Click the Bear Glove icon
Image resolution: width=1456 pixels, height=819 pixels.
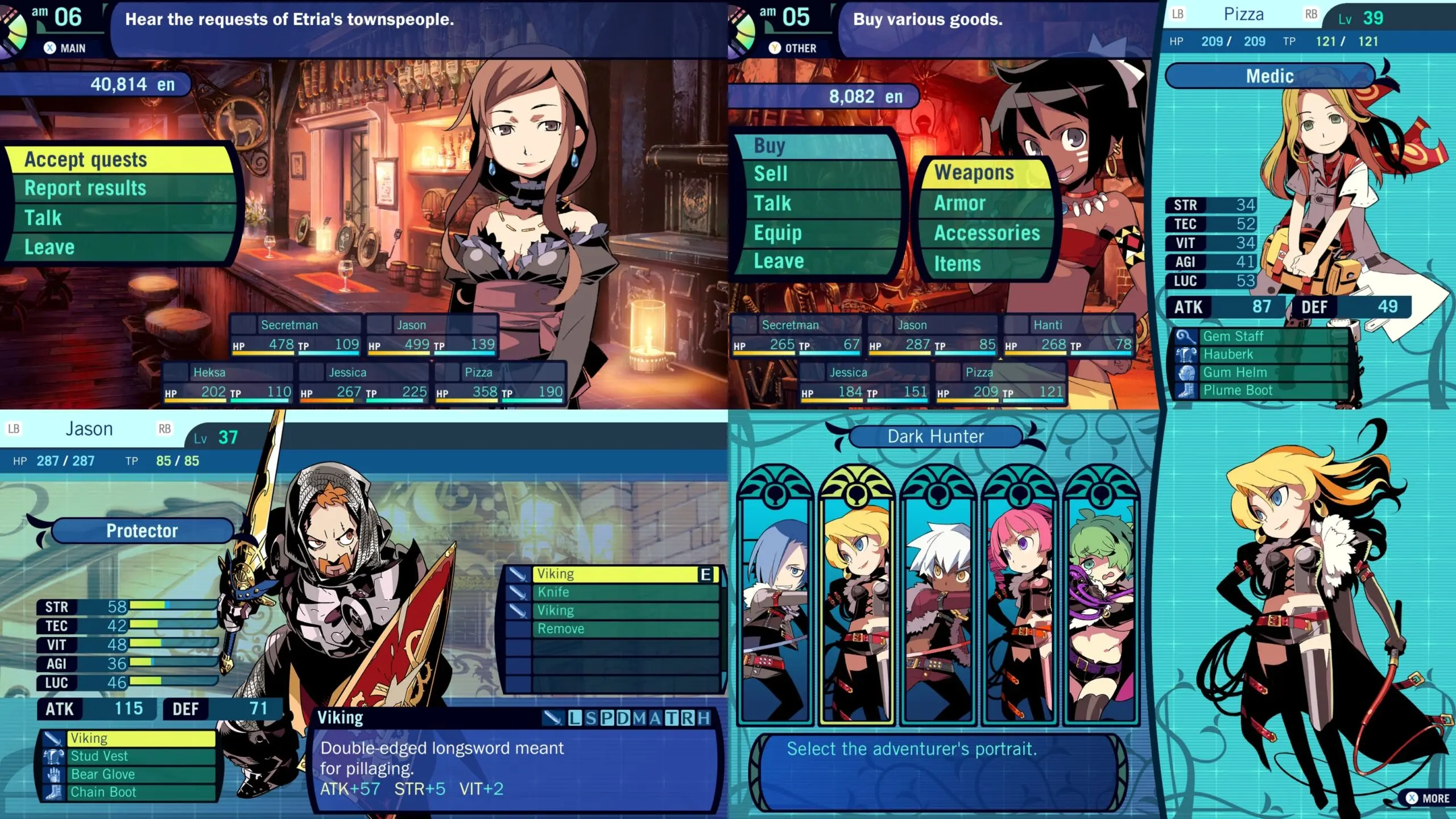(x=54, y=774)
